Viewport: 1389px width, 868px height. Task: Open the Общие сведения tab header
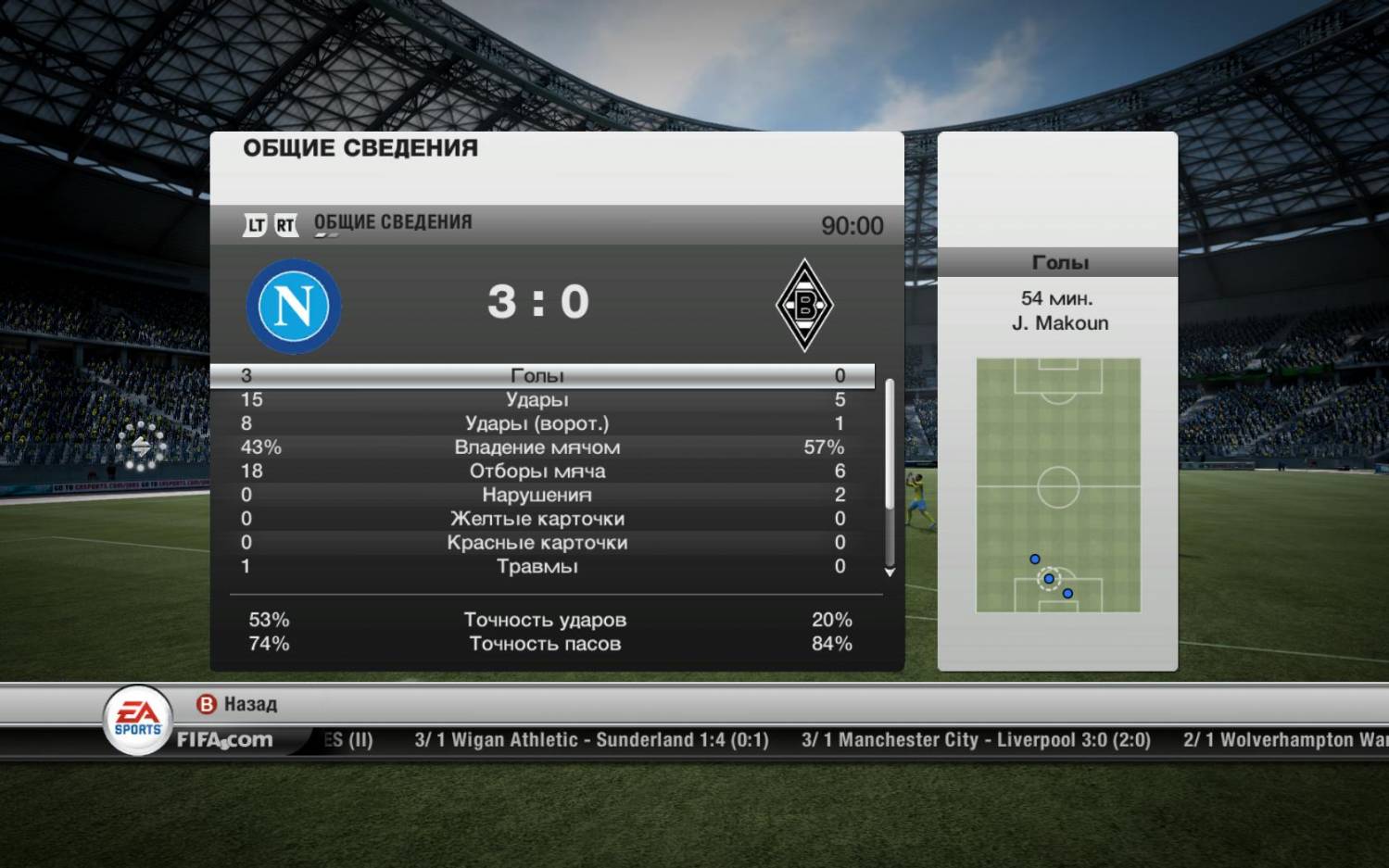coord(392,222)
